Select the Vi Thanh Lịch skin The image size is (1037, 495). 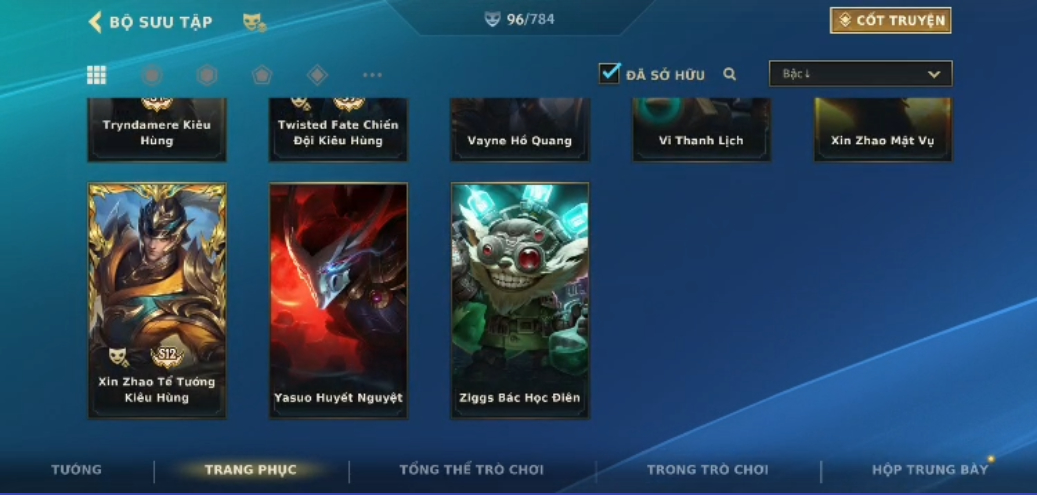(x=701, y=130)
